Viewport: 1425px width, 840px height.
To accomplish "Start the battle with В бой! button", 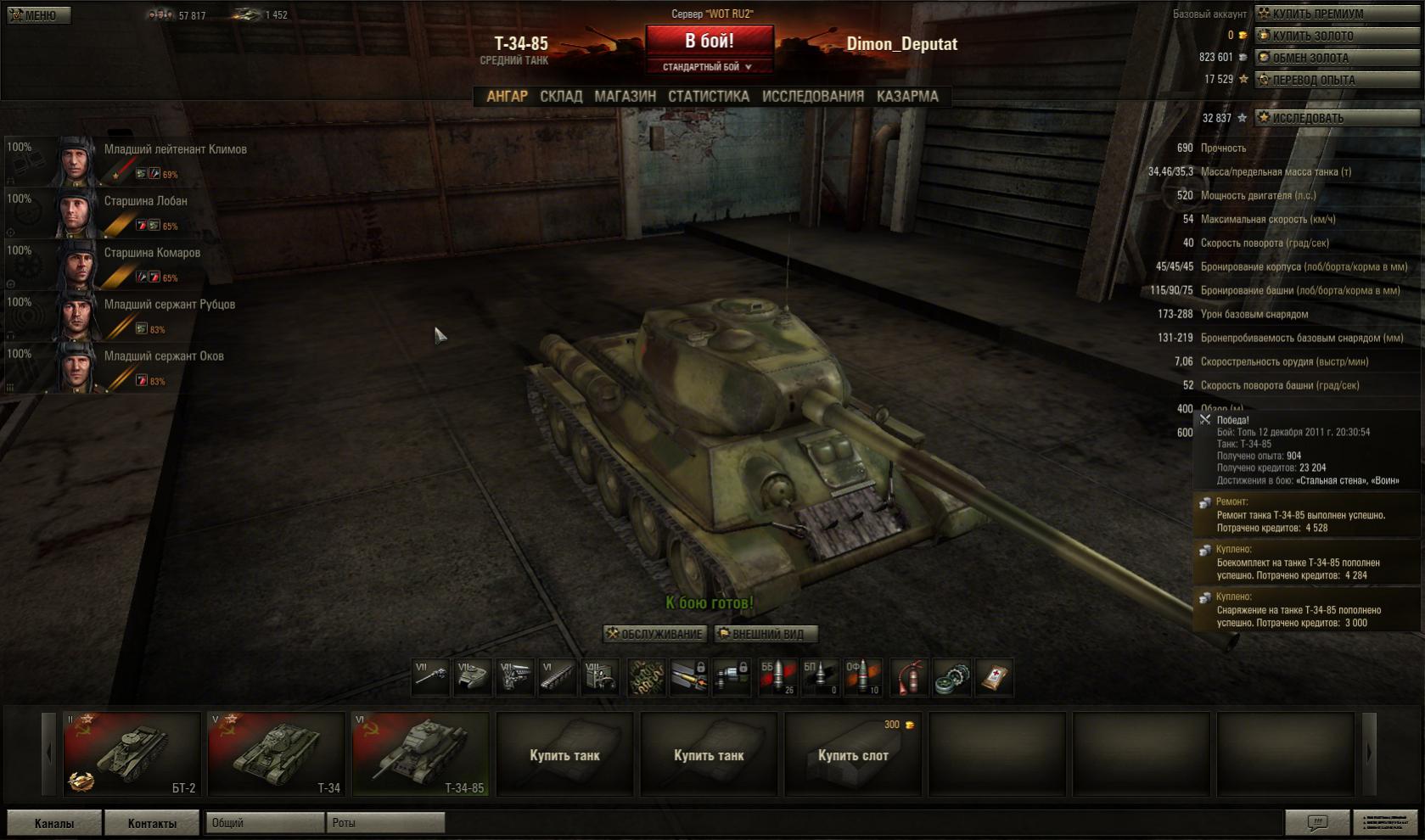I will click(710, 41).
